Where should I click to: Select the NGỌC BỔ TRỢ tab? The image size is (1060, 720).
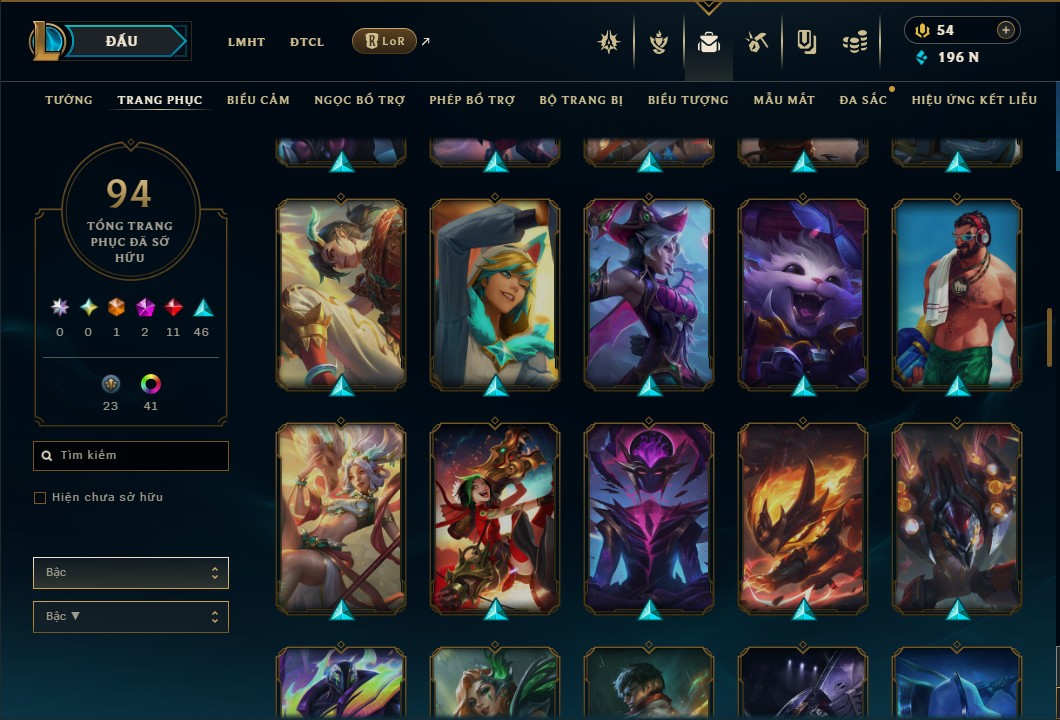(x=359, y=100)
